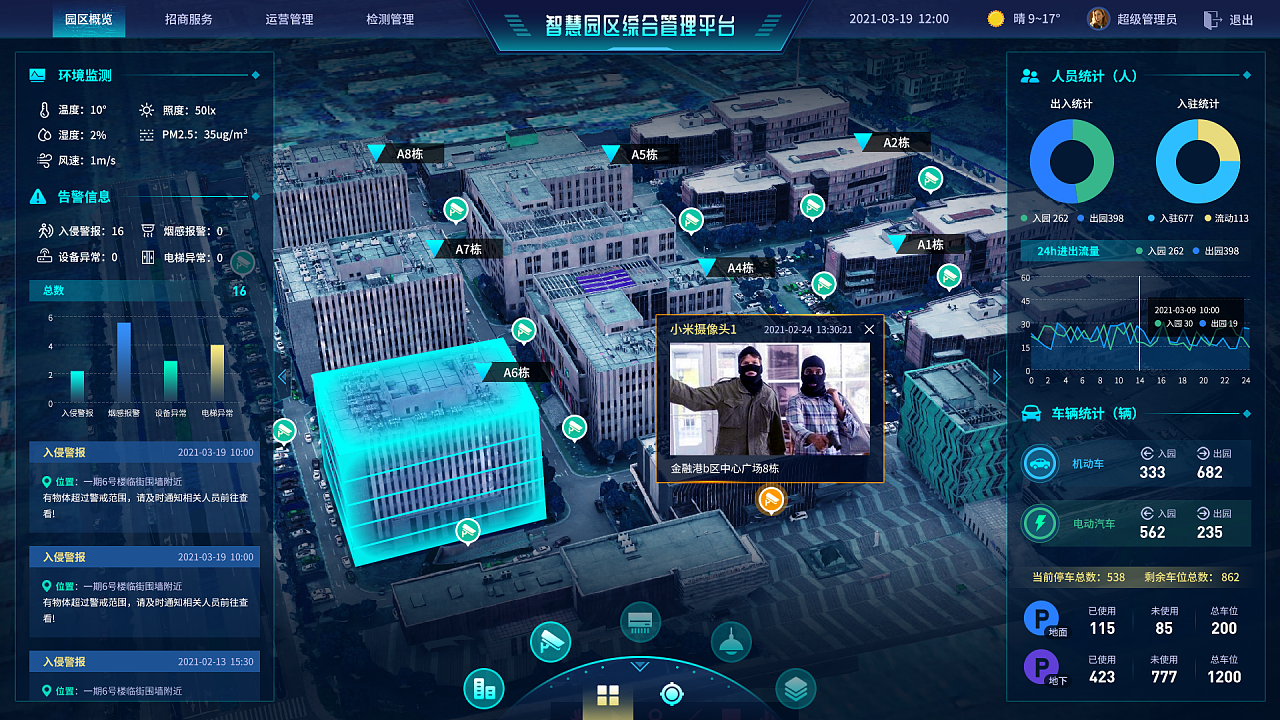Viewport: 1280px width, 720px height.
Task: Click the right arrow chevron on the map edge
Action: (x=996, y=377)
